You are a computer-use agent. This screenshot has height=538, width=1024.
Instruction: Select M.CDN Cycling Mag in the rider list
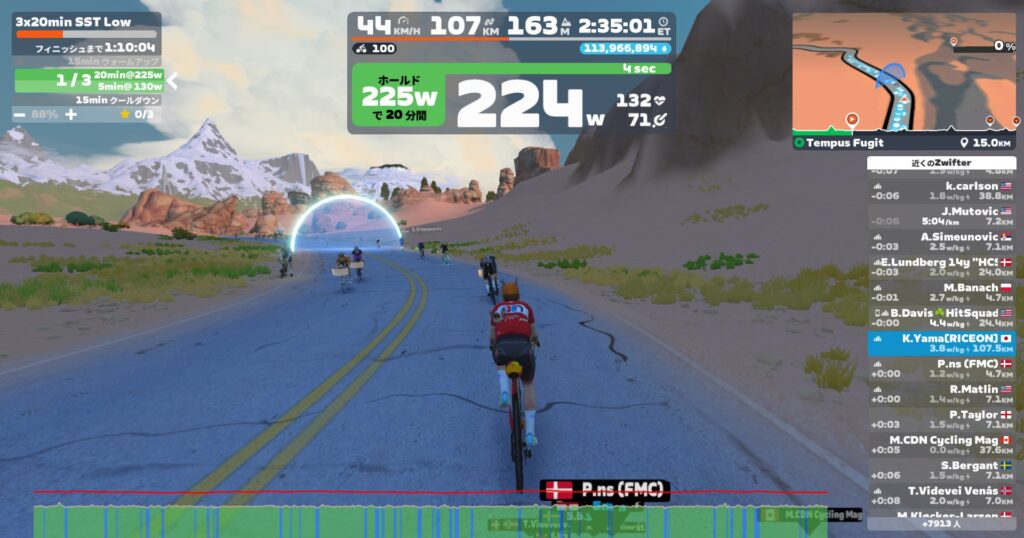[x=941, y=445]
